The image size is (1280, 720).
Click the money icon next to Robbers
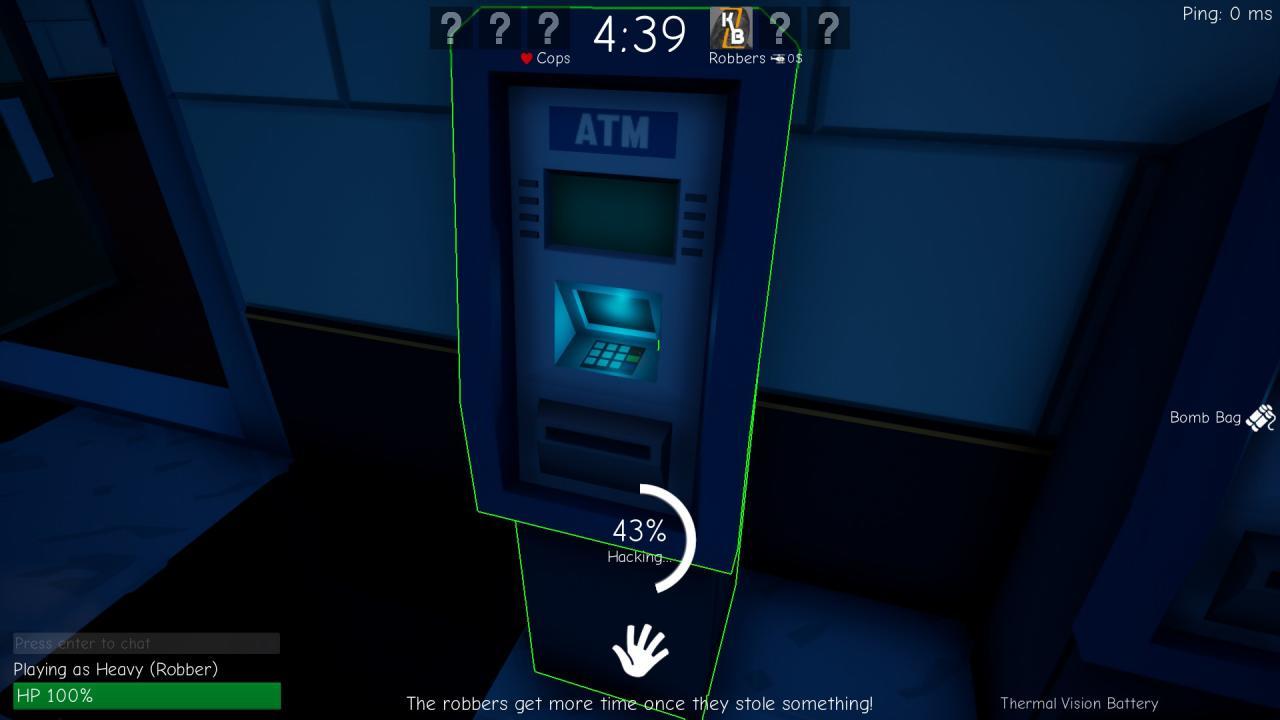coord(778,58)
